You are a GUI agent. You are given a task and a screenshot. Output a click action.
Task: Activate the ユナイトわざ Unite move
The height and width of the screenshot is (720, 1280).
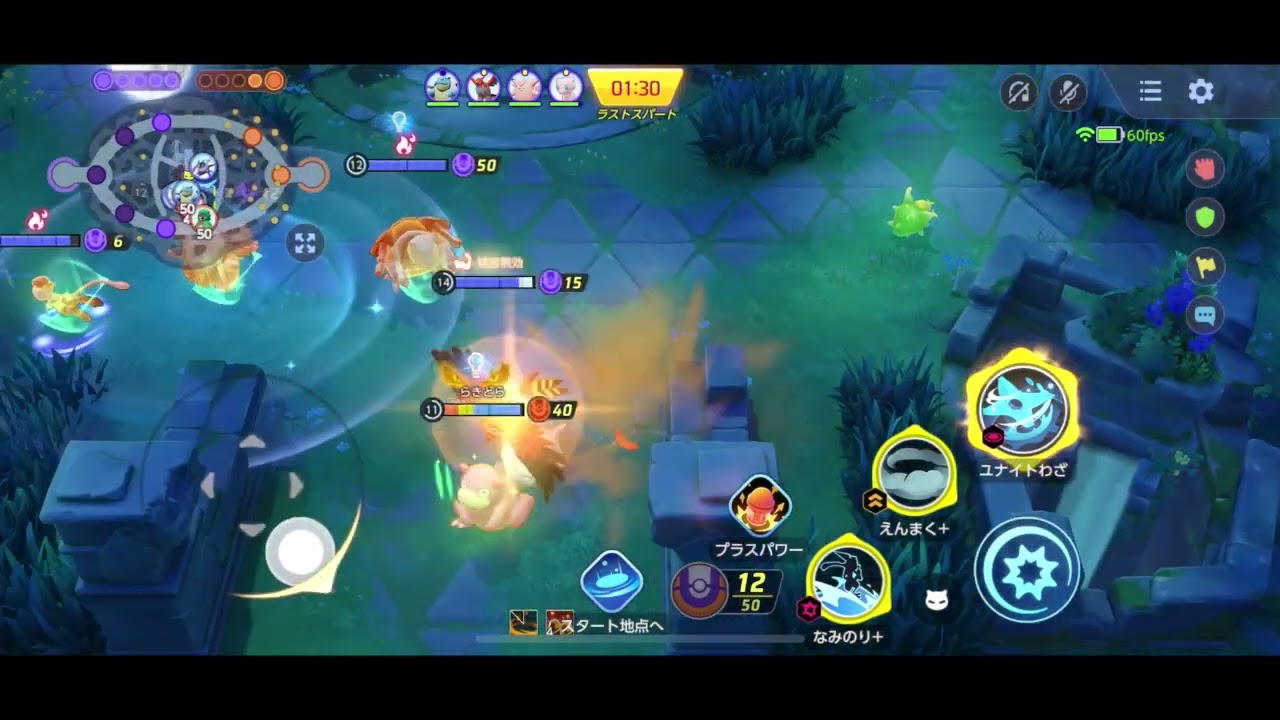(1022, 408)
